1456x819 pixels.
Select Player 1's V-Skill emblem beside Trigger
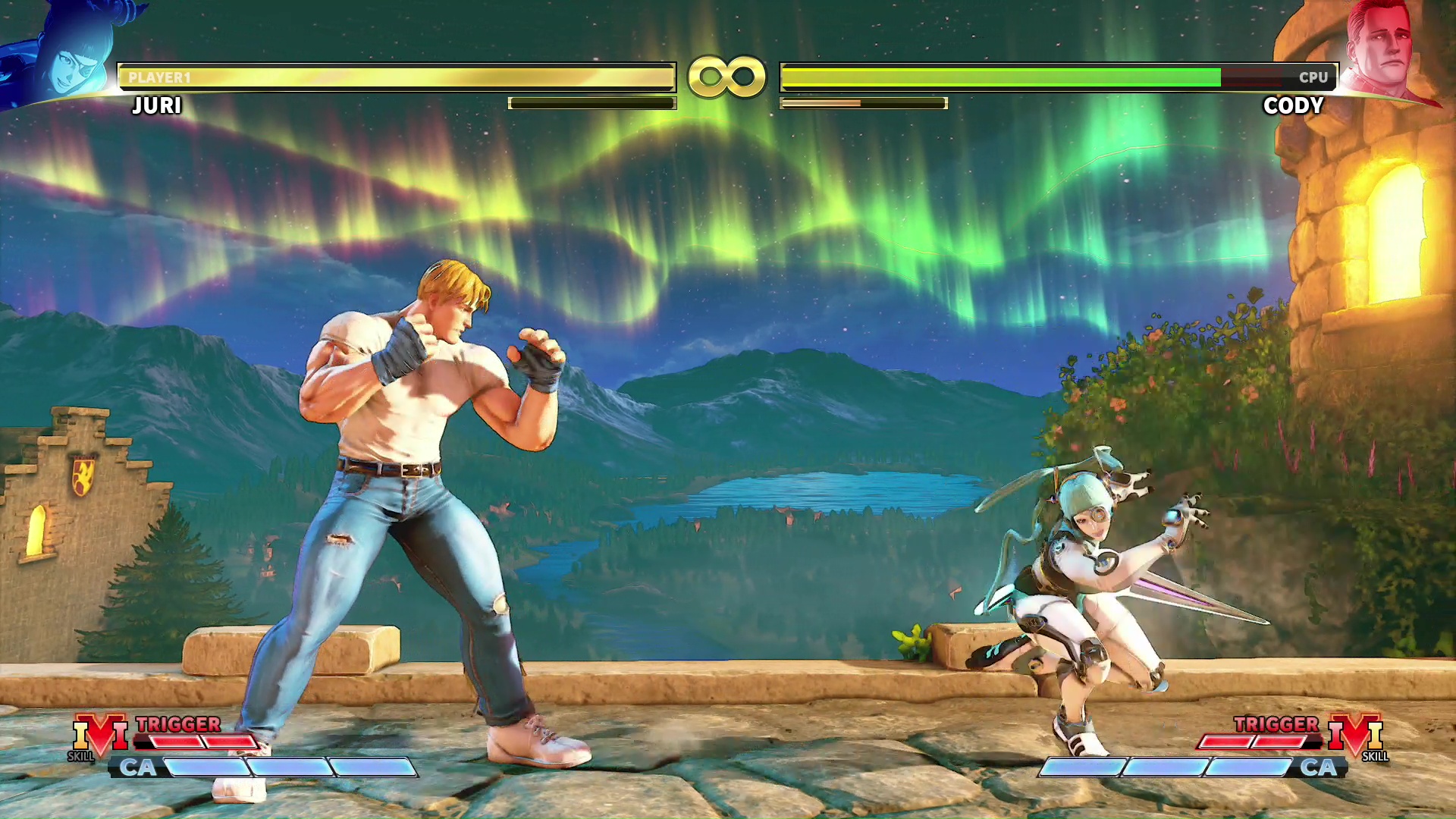(99, 735)
